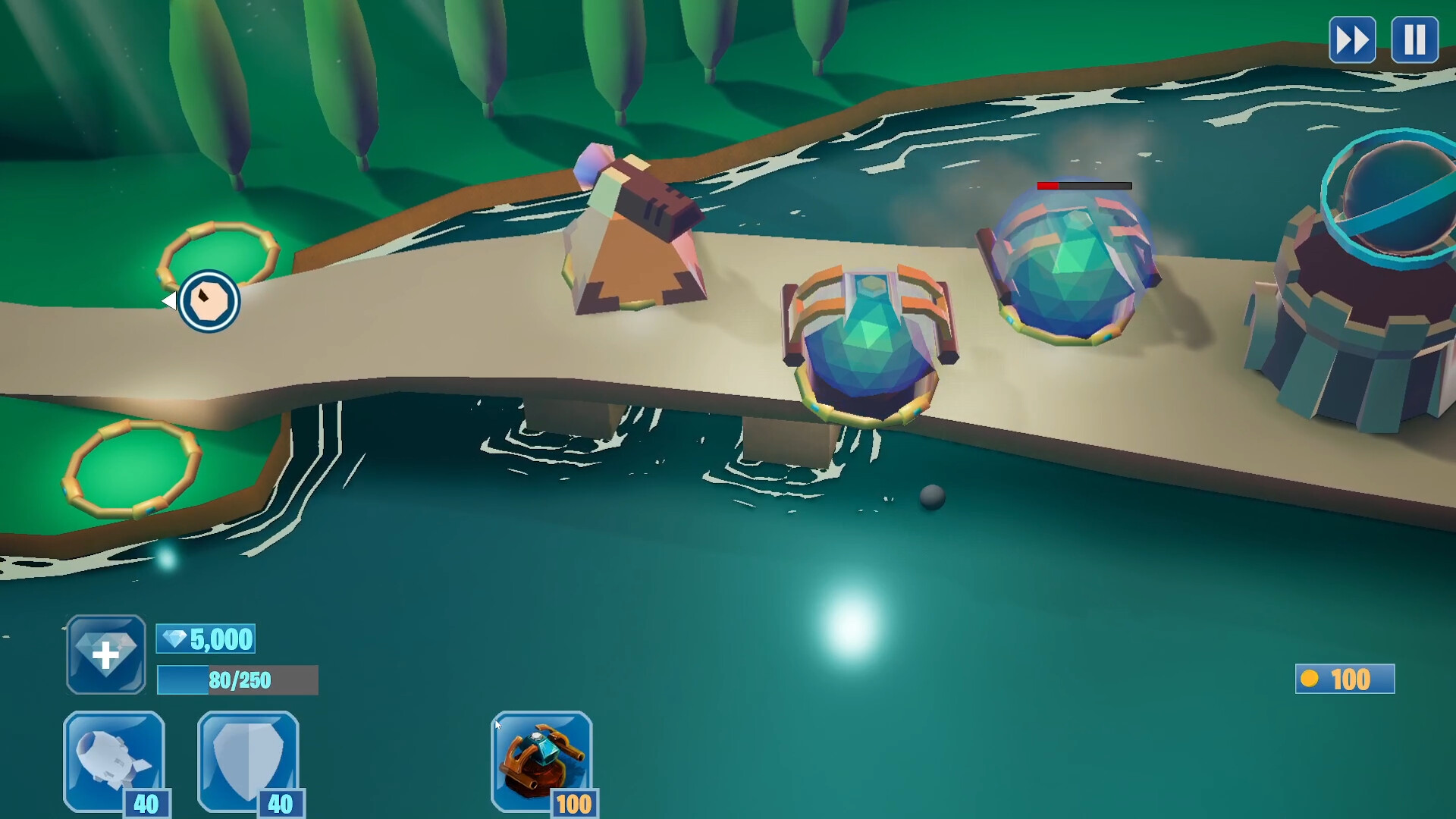The image size is (1456, 819).
Task: Click the 80/250 progress bar
Action: tap(235, 681)
